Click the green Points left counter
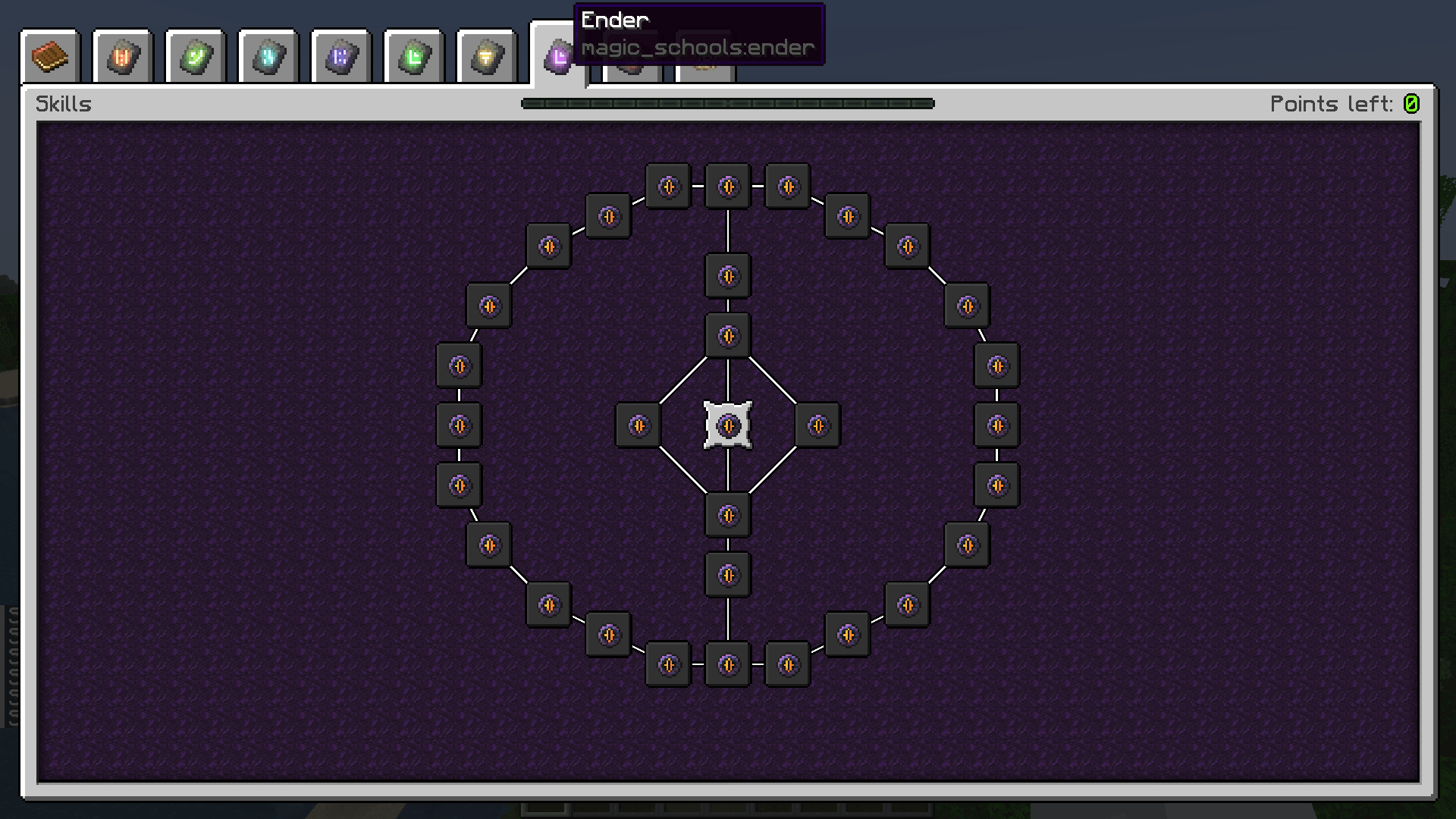The image size is (1456, 819). pos(1412,104)
